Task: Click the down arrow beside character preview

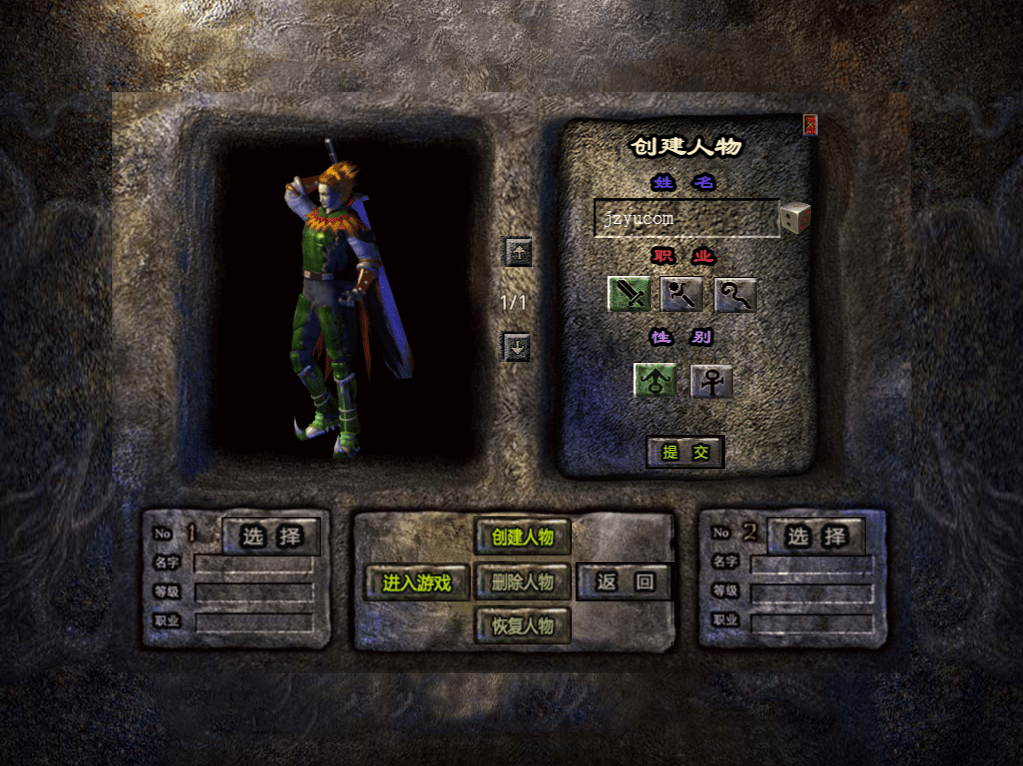Action: [x=517, y=347]
